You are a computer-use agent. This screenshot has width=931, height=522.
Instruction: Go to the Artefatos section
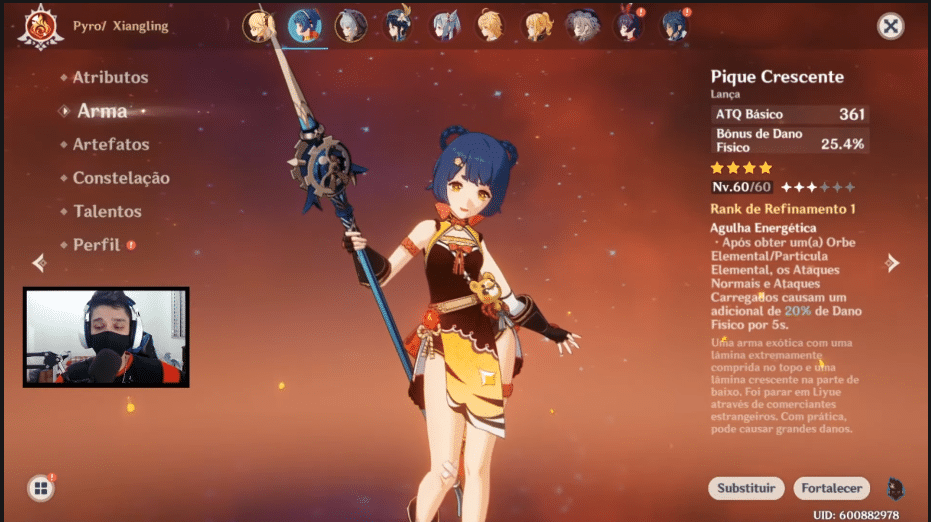[x=110, y=144]
